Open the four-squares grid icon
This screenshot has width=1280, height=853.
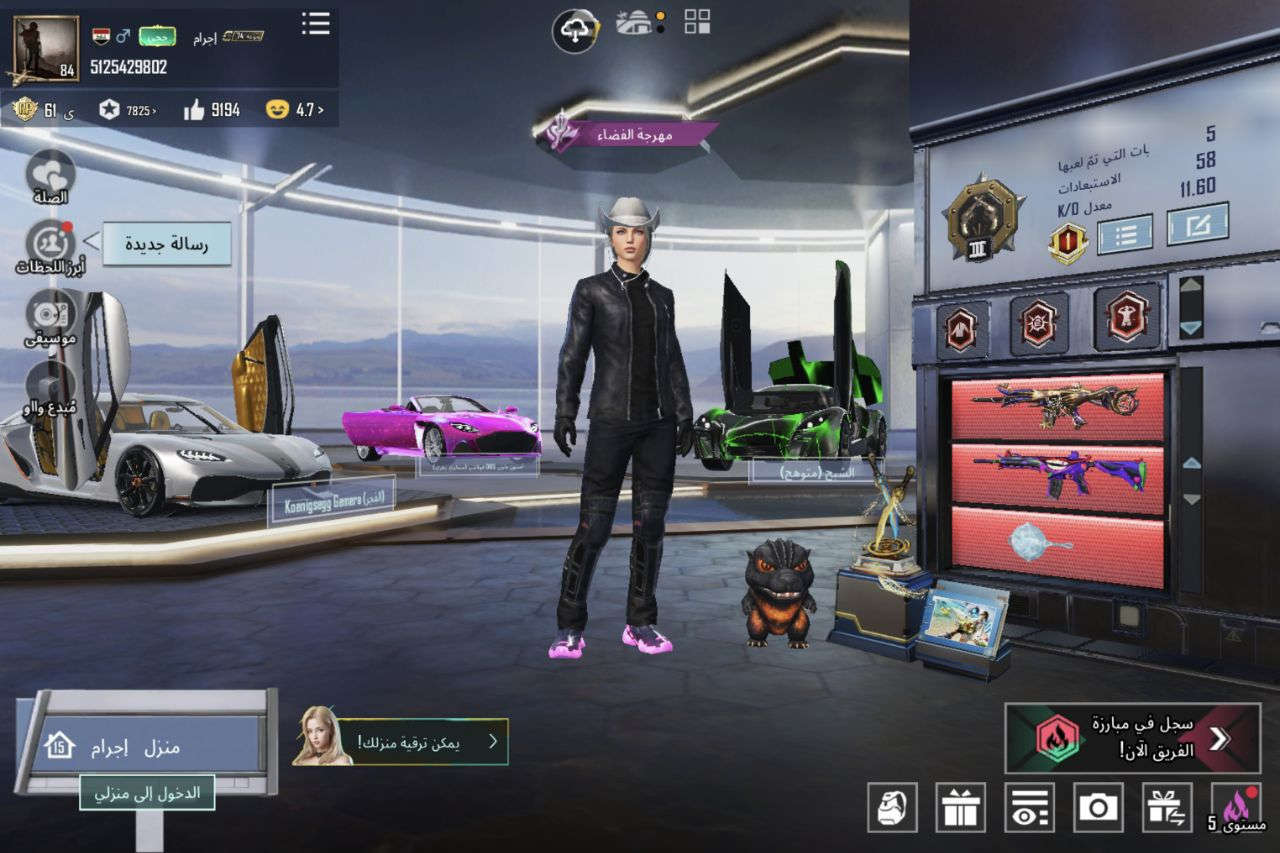[x=697, y=22]
